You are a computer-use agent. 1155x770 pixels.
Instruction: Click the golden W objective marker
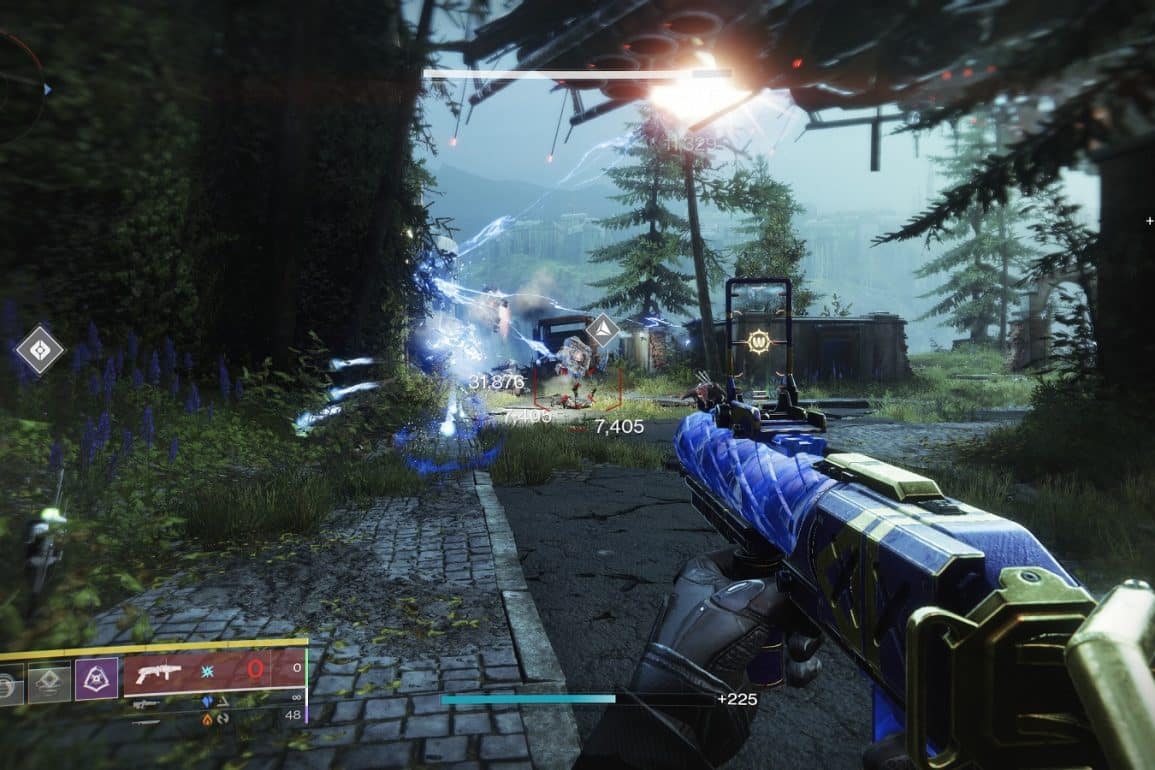coord(758,342)
